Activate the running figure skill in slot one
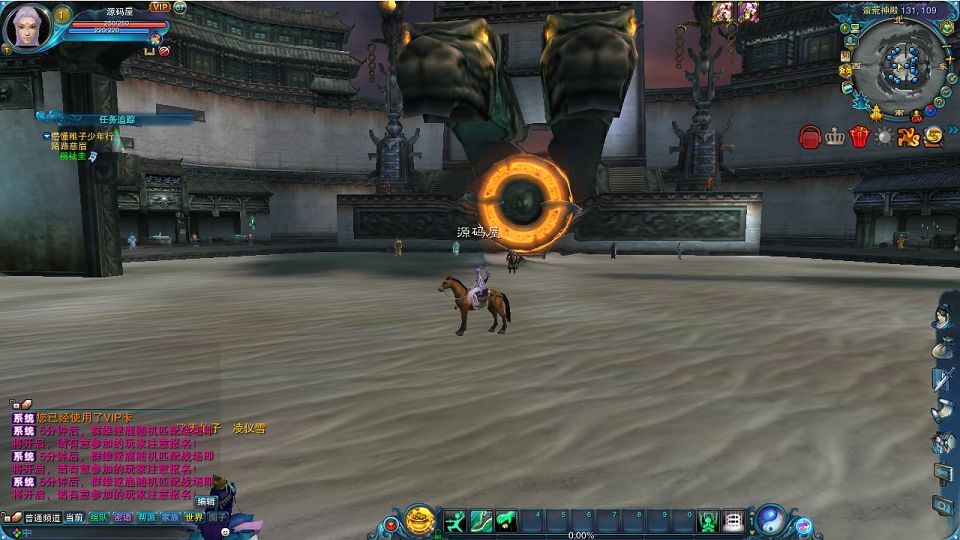Viewport: 960px width, 540px height. [456, 521]
